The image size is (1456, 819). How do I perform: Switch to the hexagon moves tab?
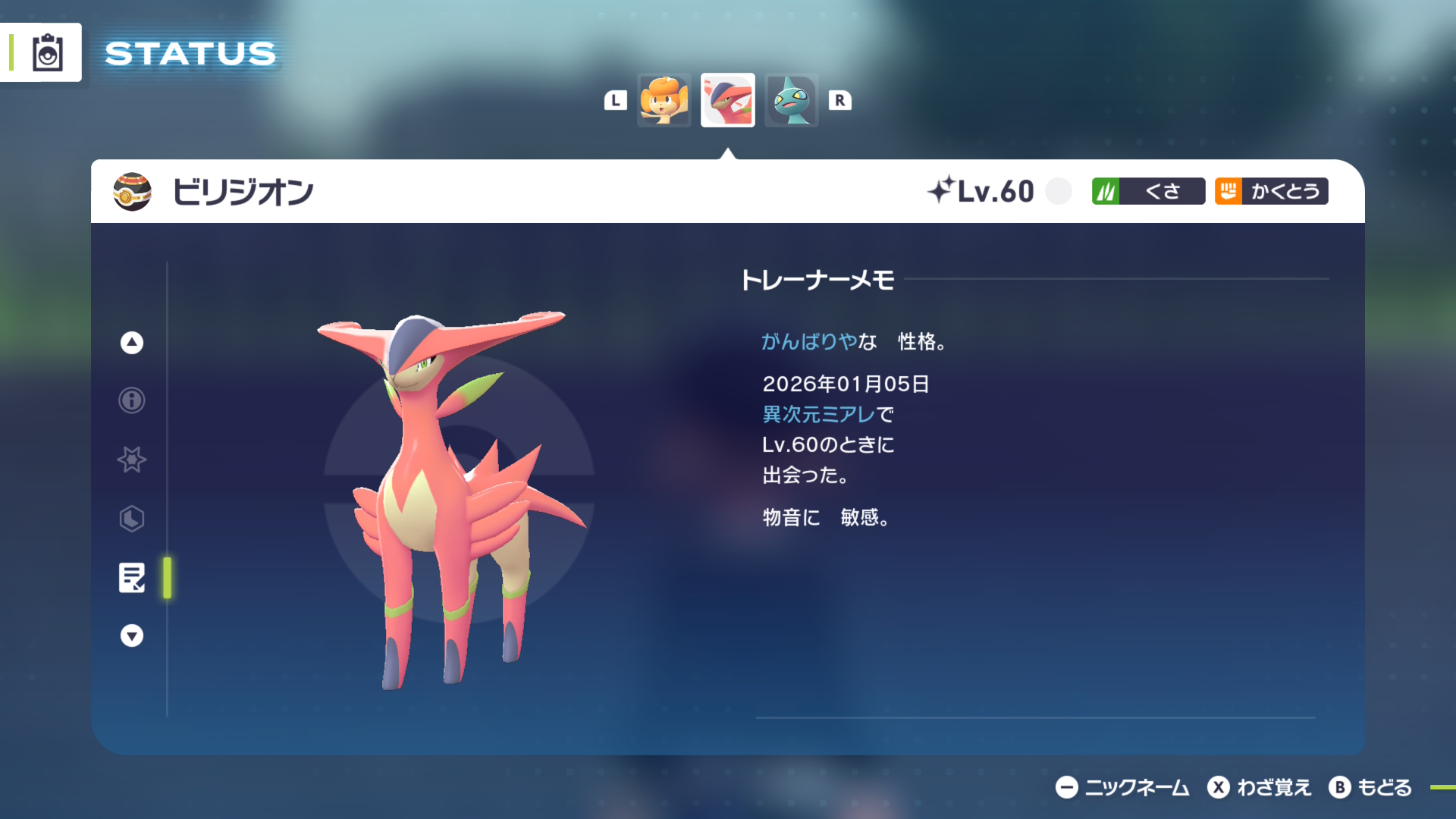pos(132,519)
